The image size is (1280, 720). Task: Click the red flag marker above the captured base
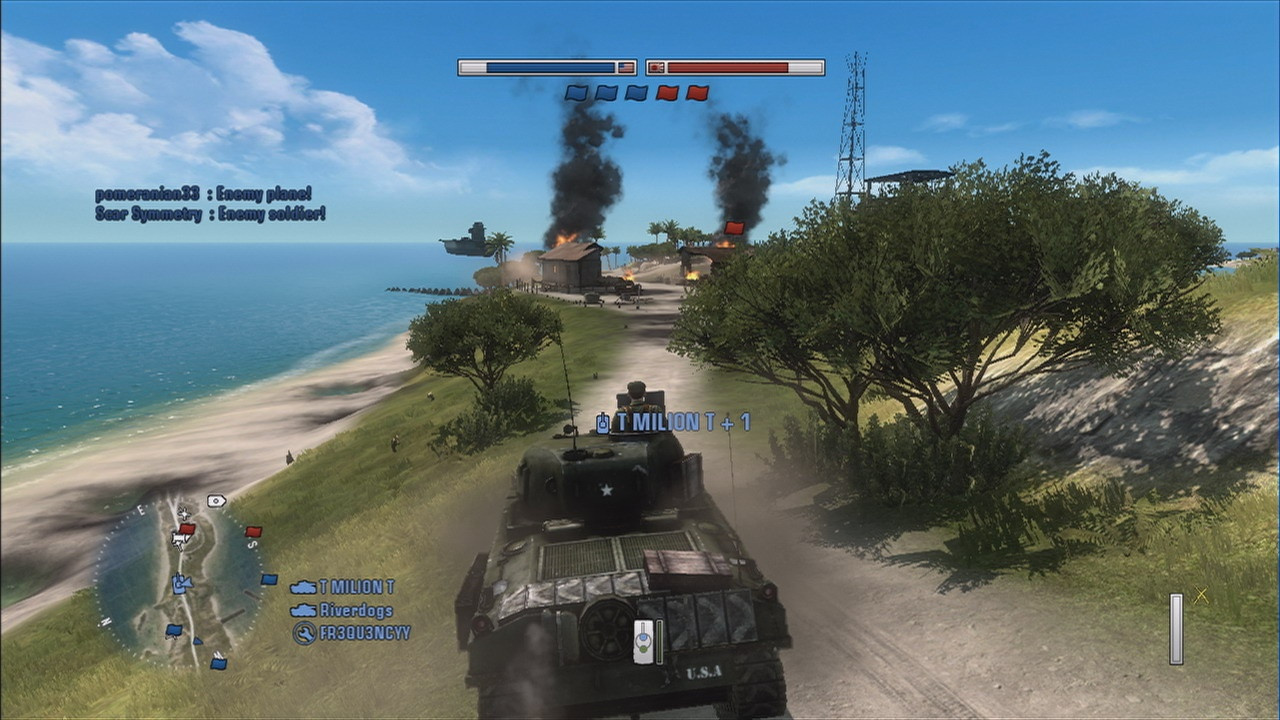click(733, 228)
